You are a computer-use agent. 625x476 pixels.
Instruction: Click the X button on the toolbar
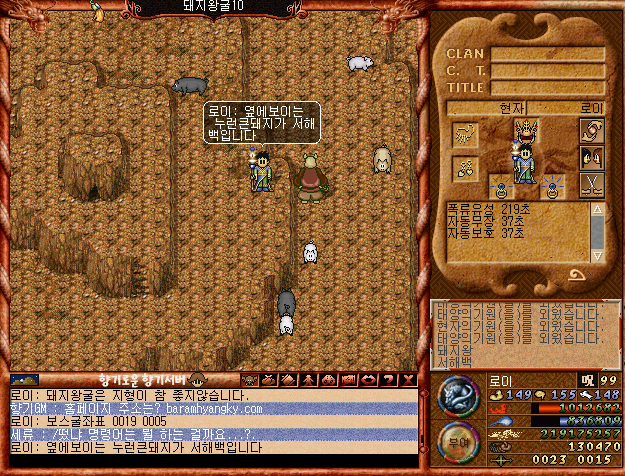(408, 380)
